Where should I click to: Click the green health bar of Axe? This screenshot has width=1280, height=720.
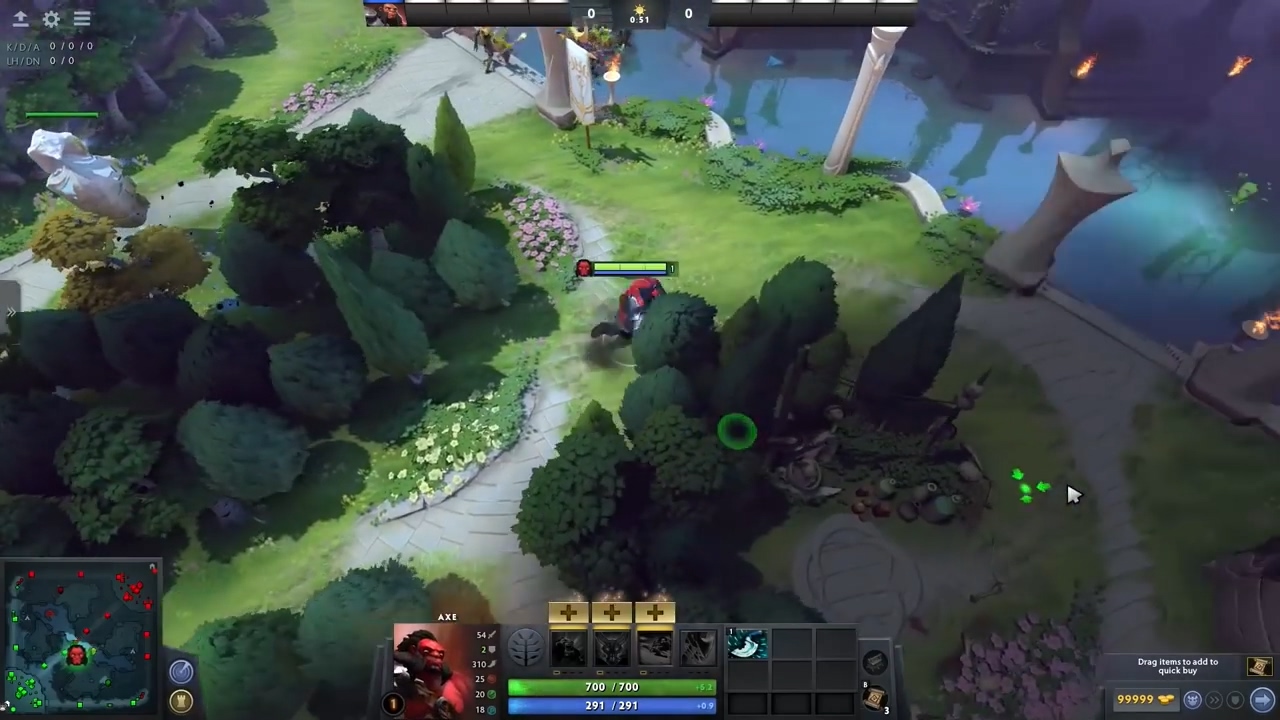(610, 686)
